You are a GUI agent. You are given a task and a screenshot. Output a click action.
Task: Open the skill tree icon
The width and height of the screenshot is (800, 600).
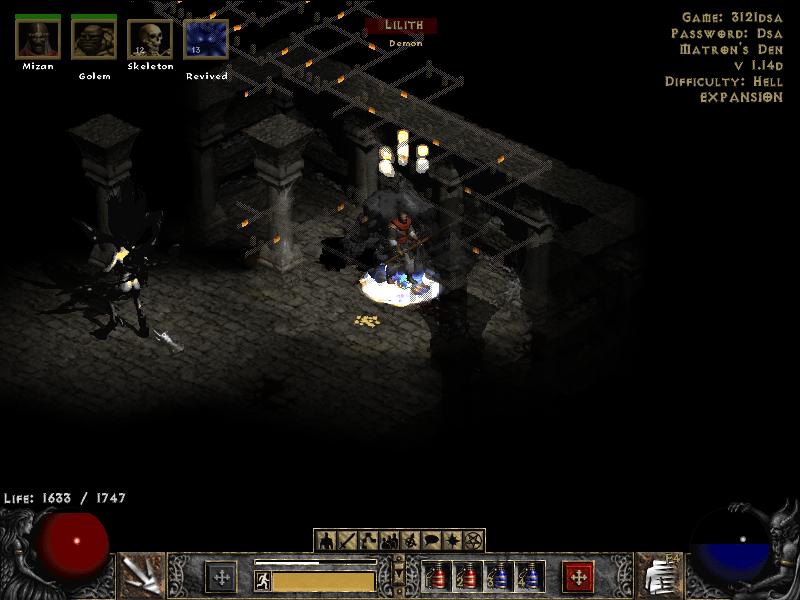click(x=367, y=541)
